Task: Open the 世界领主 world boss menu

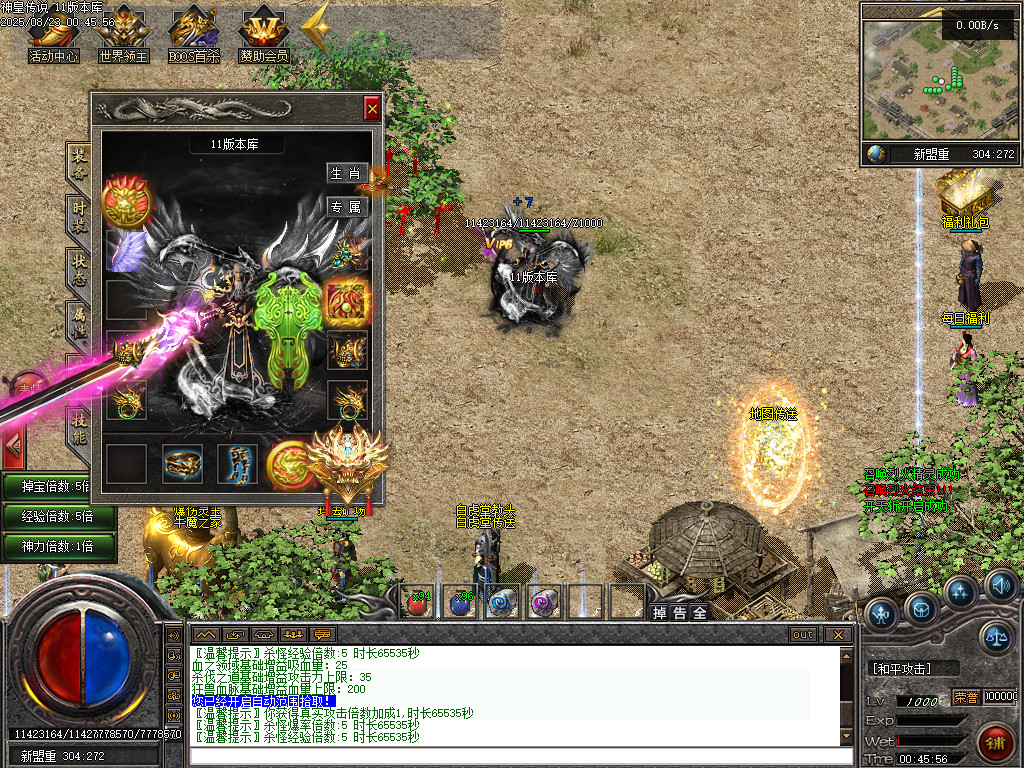Action: click(123, 36)
